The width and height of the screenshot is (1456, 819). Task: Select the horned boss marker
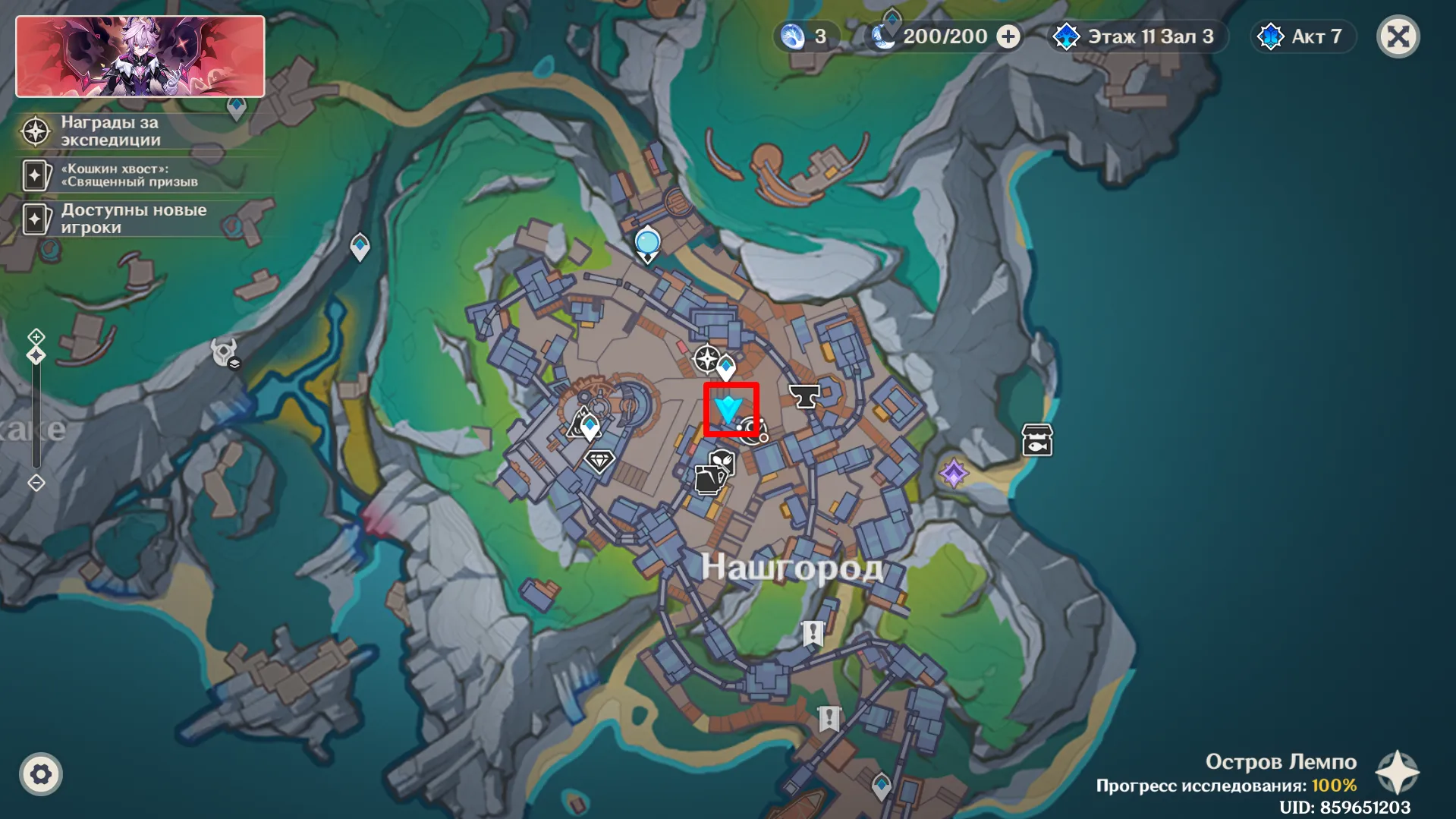(225, 353)
